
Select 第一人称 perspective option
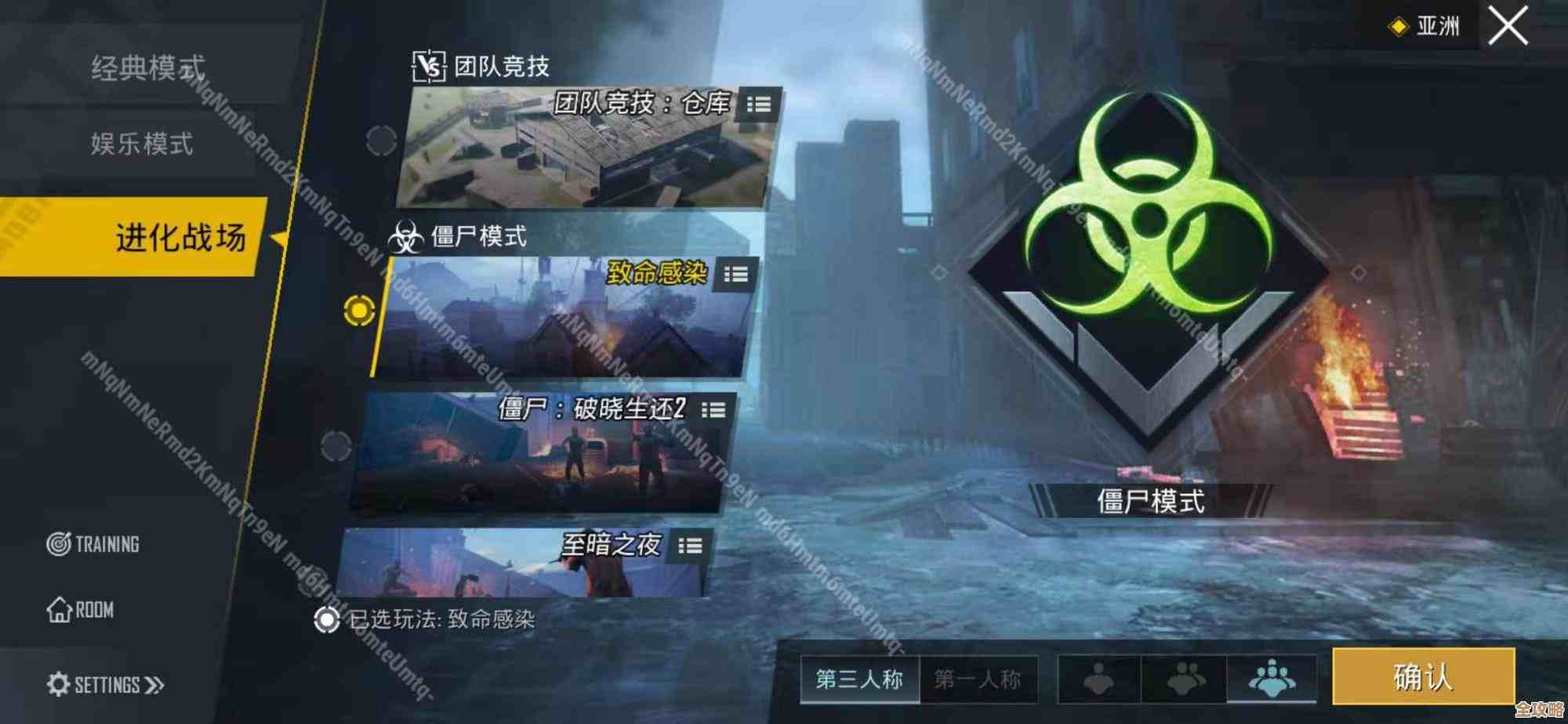979,681
